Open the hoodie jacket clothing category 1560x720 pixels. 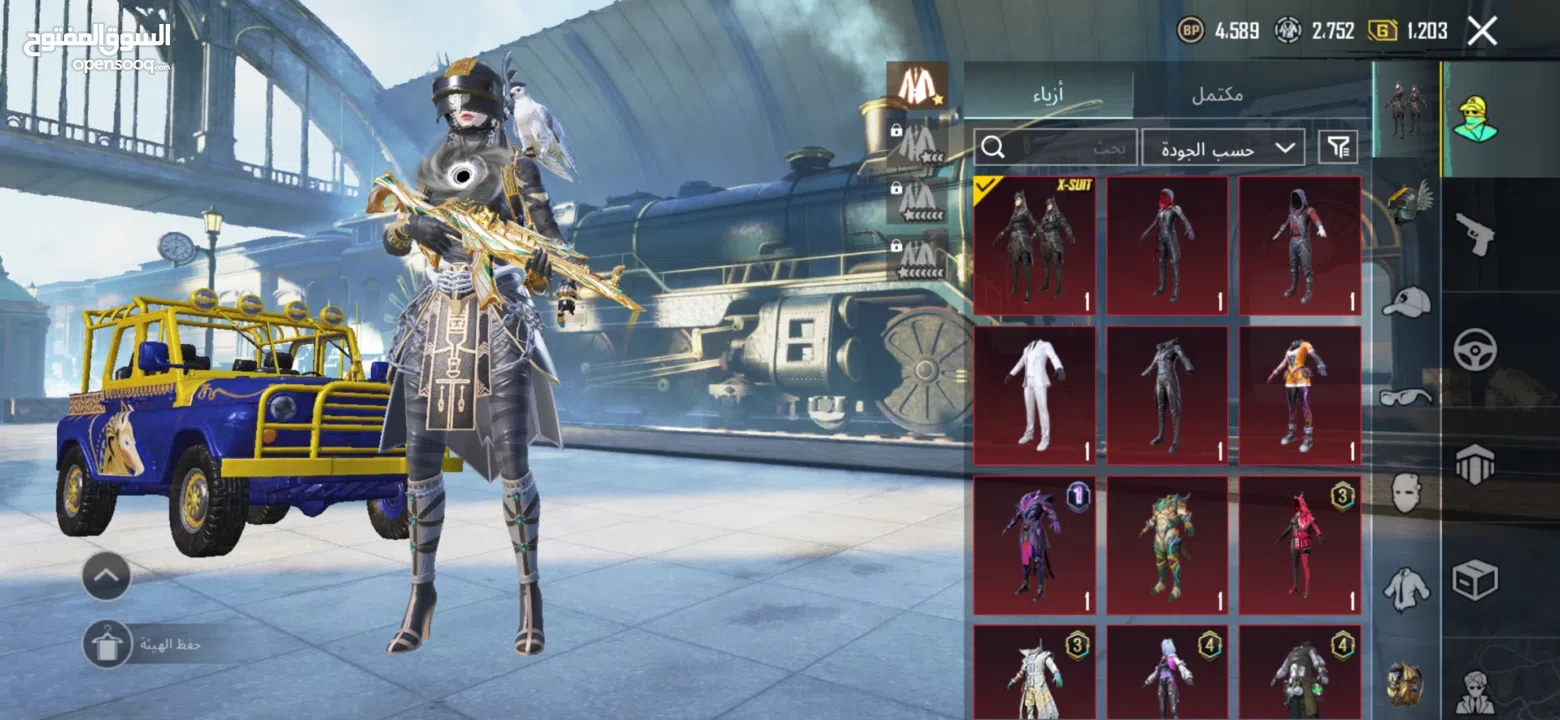click(x=1406, y=589)
